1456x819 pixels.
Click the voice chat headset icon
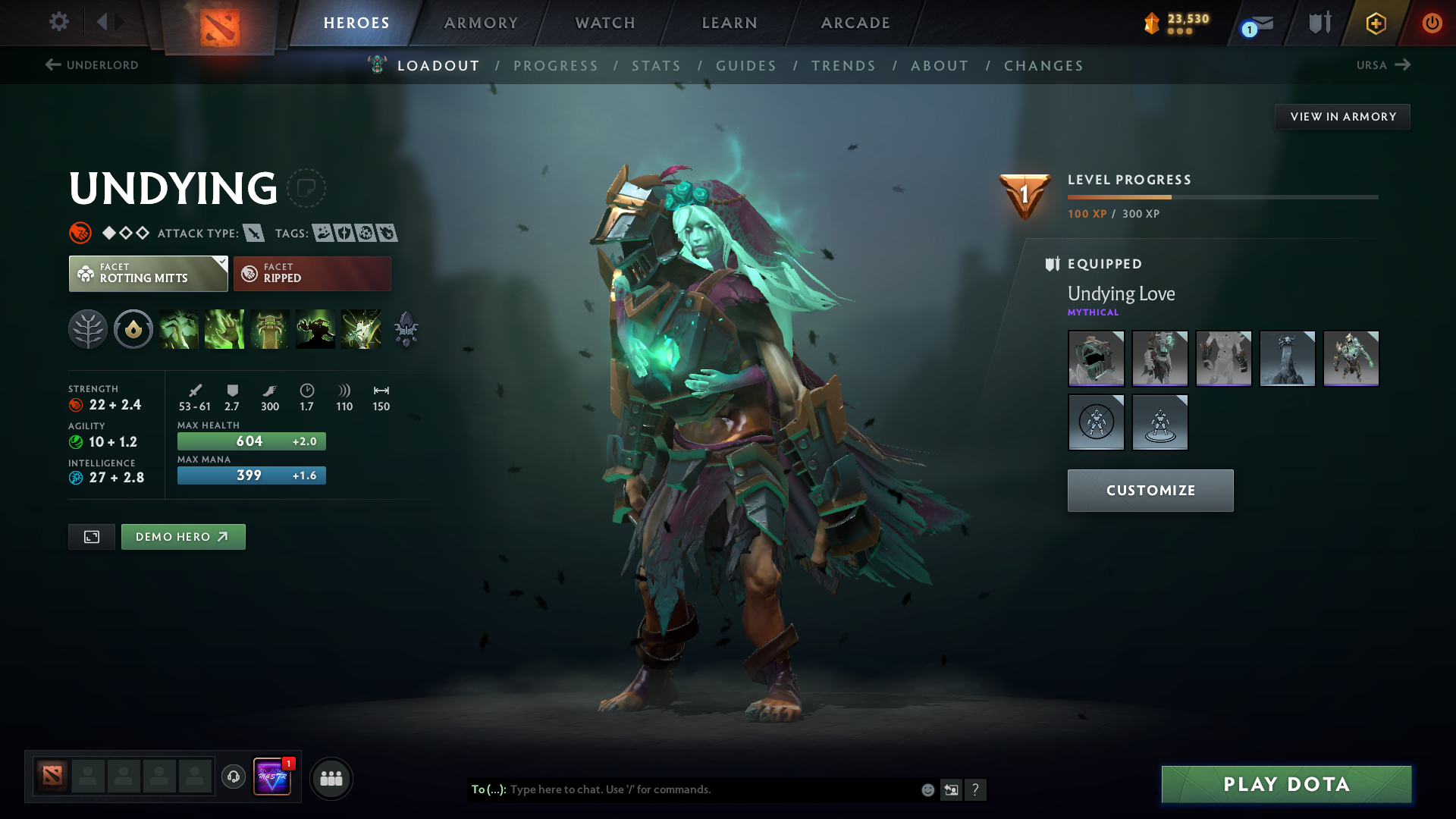click(x=233, y=778)
